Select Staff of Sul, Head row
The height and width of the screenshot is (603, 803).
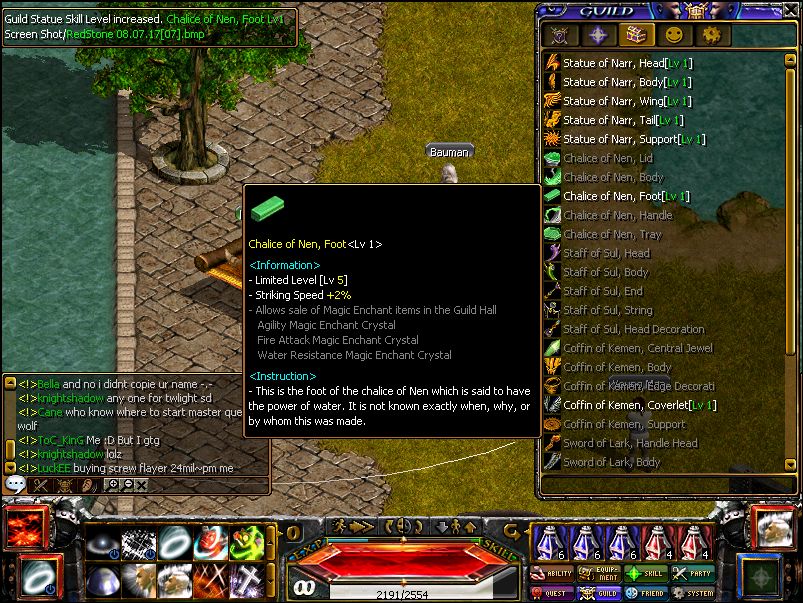(606, 253)
